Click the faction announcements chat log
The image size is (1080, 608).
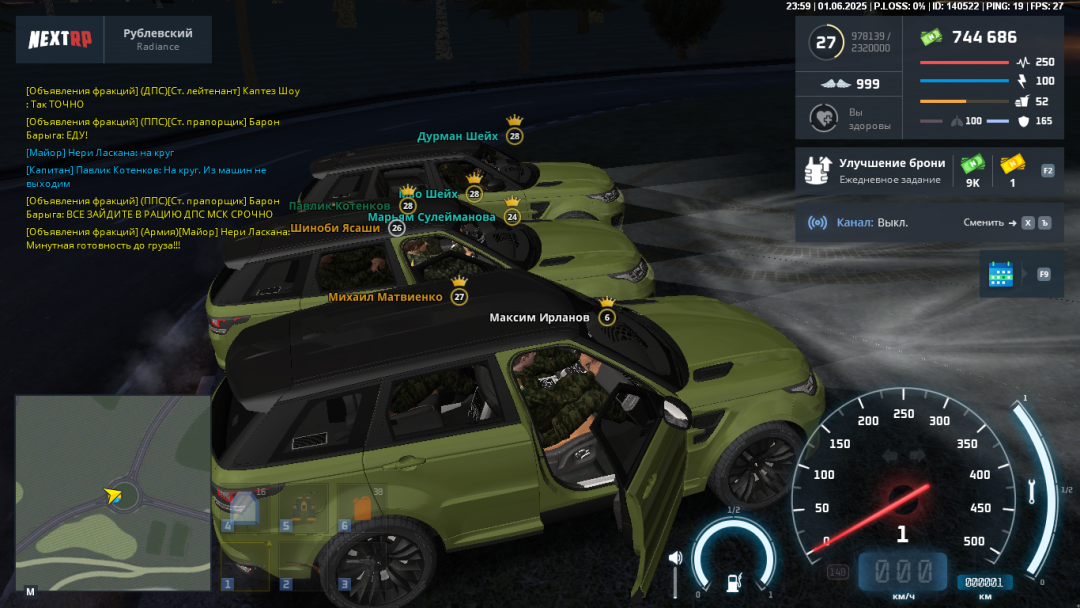[x=160, y=167]
